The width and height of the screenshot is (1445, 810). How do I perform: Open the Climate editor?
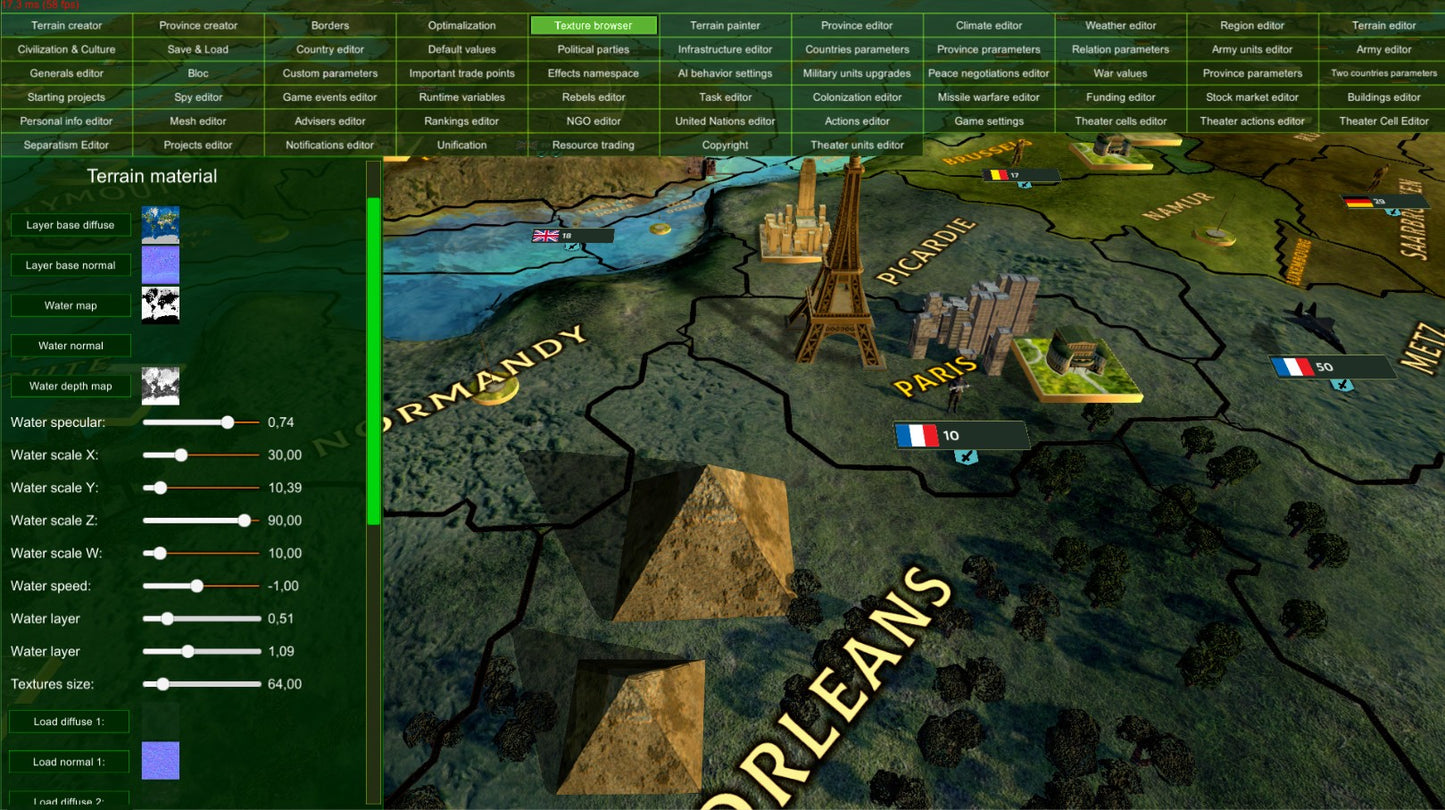(x=988, y=25)
